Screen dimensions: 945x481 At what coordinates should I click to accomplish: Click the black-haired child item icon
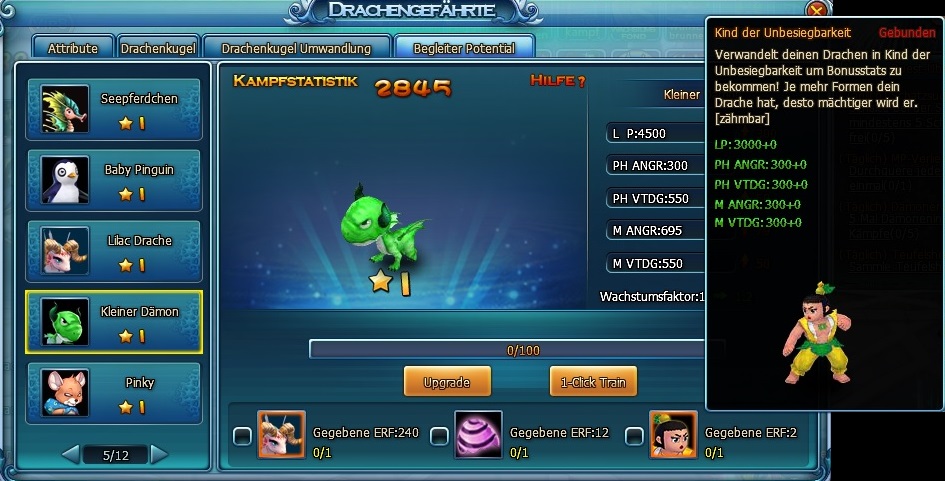coord(673,435)
